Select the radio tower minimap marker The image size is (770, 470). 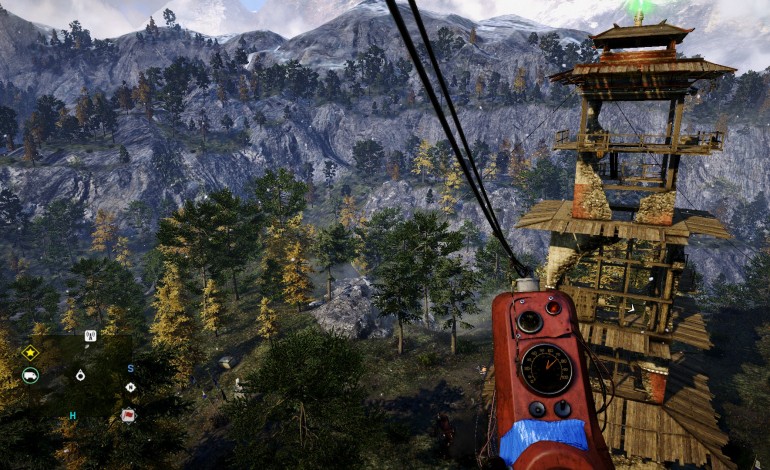point(89,337)
